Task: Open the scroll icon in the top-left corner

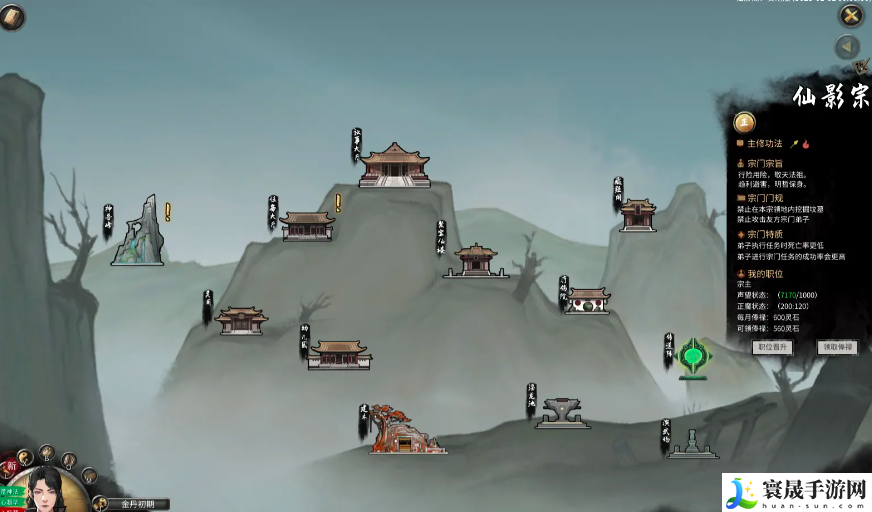Action: 12,16
